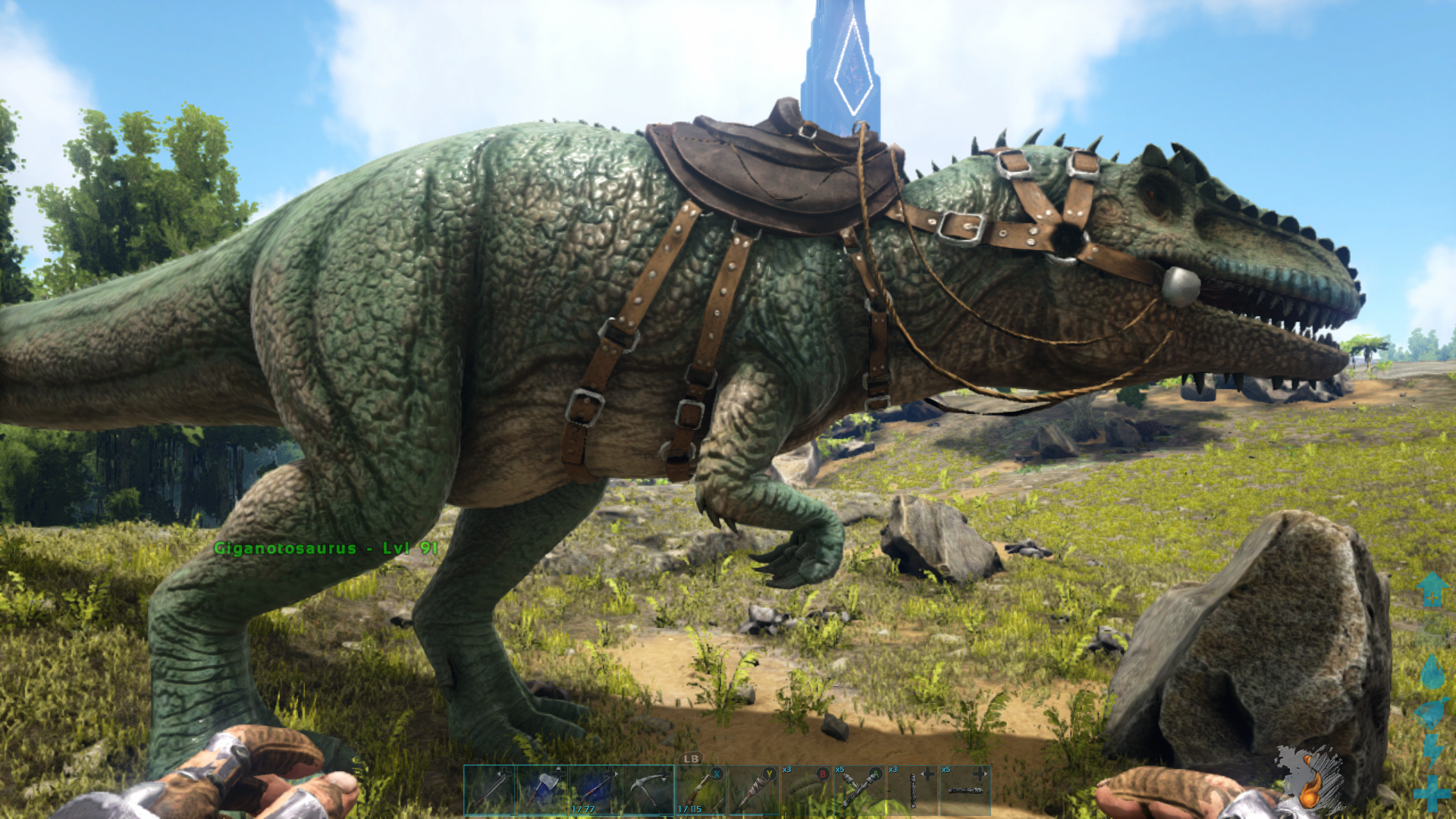Pick the wrapped wooden club slot
Image resolution: width=1456 pixels, height=819 pixels.
coord(755,789)
